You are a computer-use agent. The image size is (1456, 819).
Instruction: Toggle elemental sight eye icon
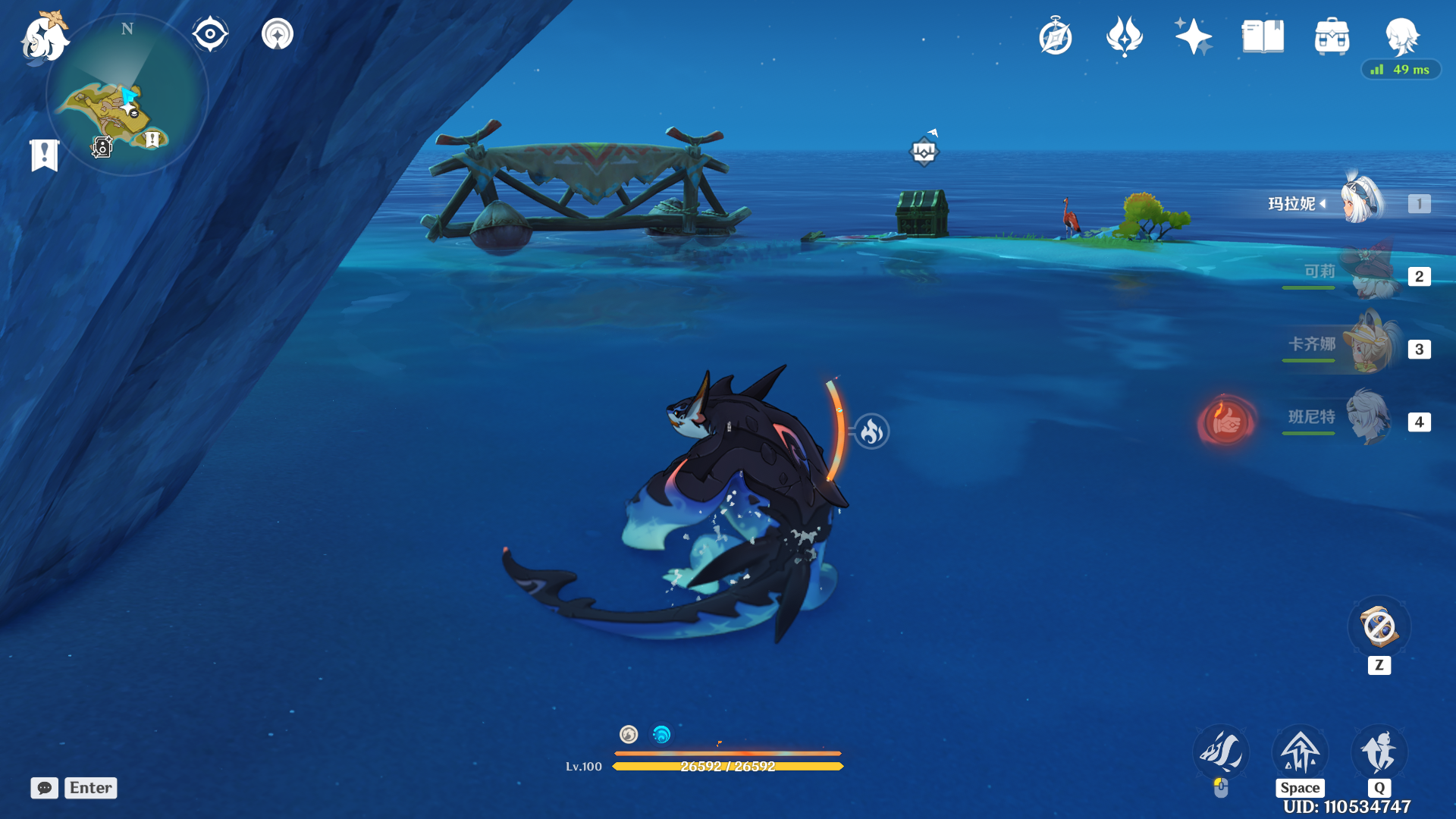(210, 34)
